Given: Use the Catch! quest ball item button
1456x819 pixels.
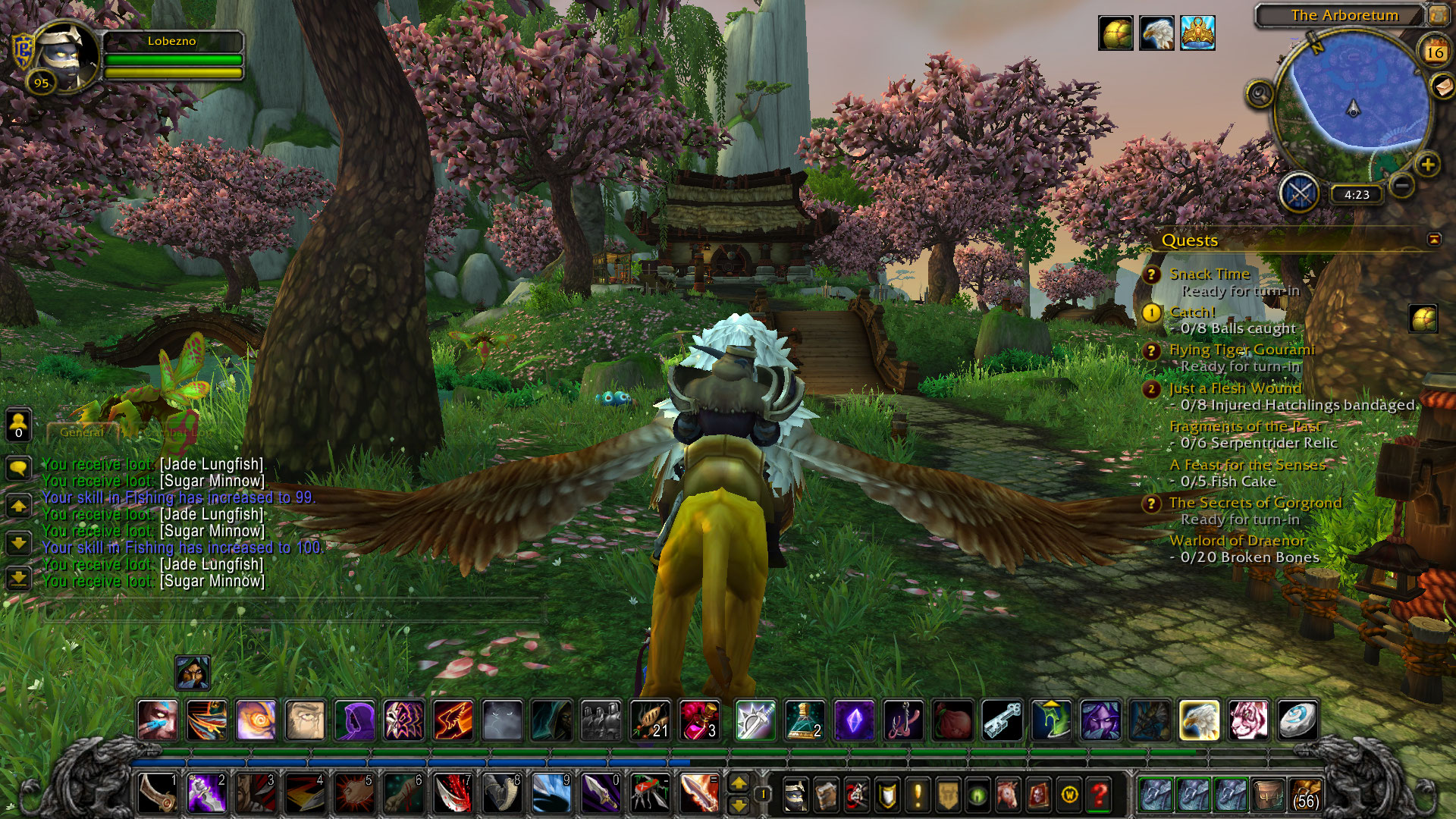Looking at the screenshot, I should point(1423,318).
